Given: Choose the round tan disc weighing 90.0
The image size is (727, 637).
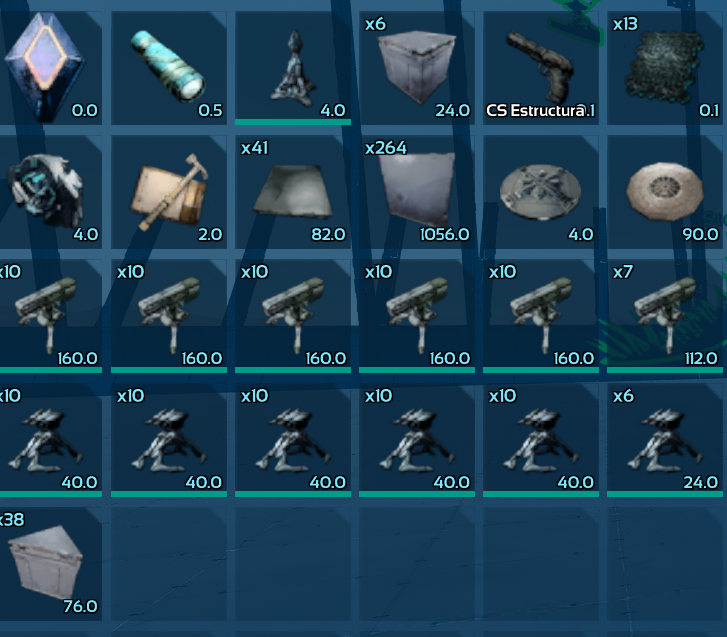Looking at the screenshot, I should click(664, 192).
